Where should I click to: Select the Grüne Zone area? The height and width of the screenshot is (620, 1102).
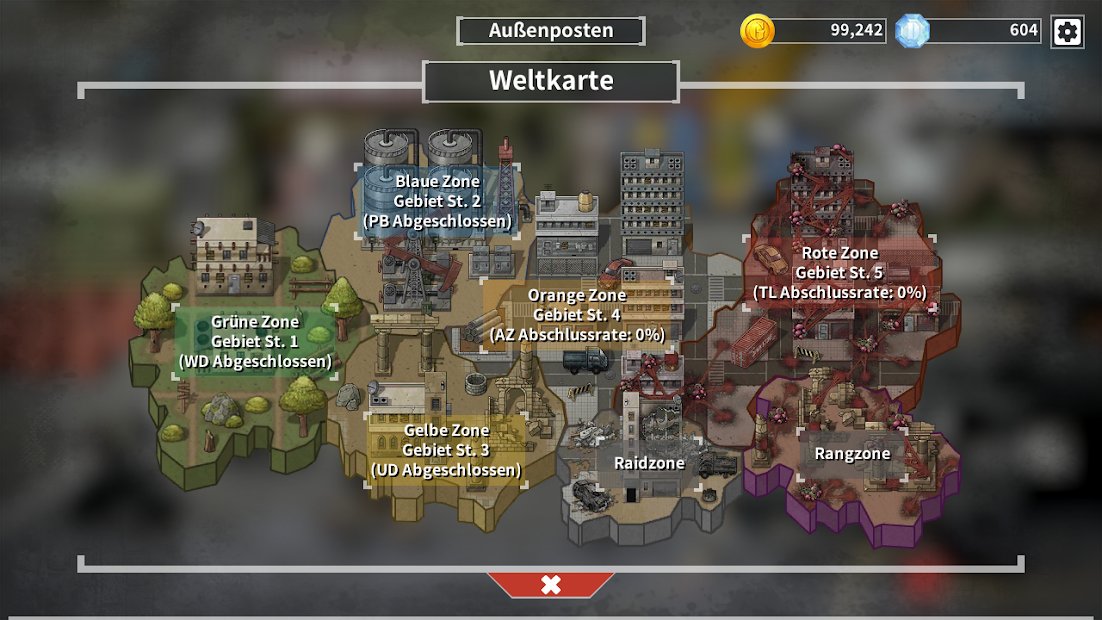[x=255, y=342]
